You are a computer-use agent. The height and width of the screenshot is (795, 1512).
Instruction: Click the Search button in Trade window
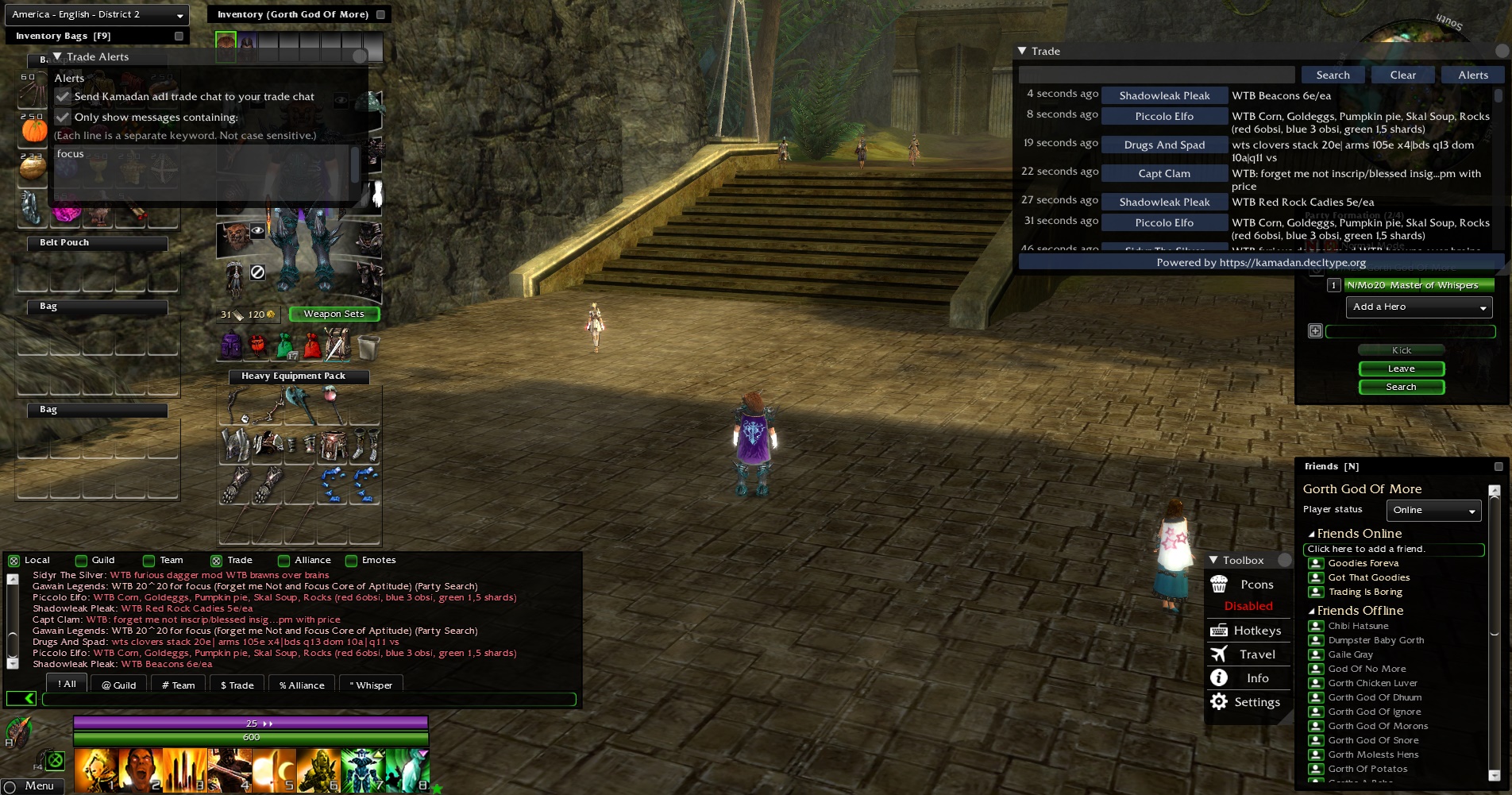[1333, 75]
